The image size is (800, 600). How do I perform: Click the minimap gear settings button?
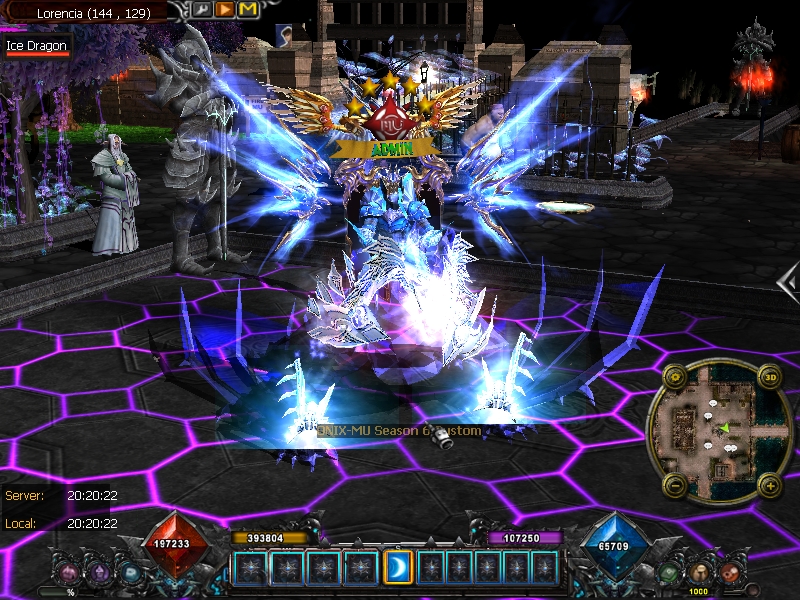[675, 377]
